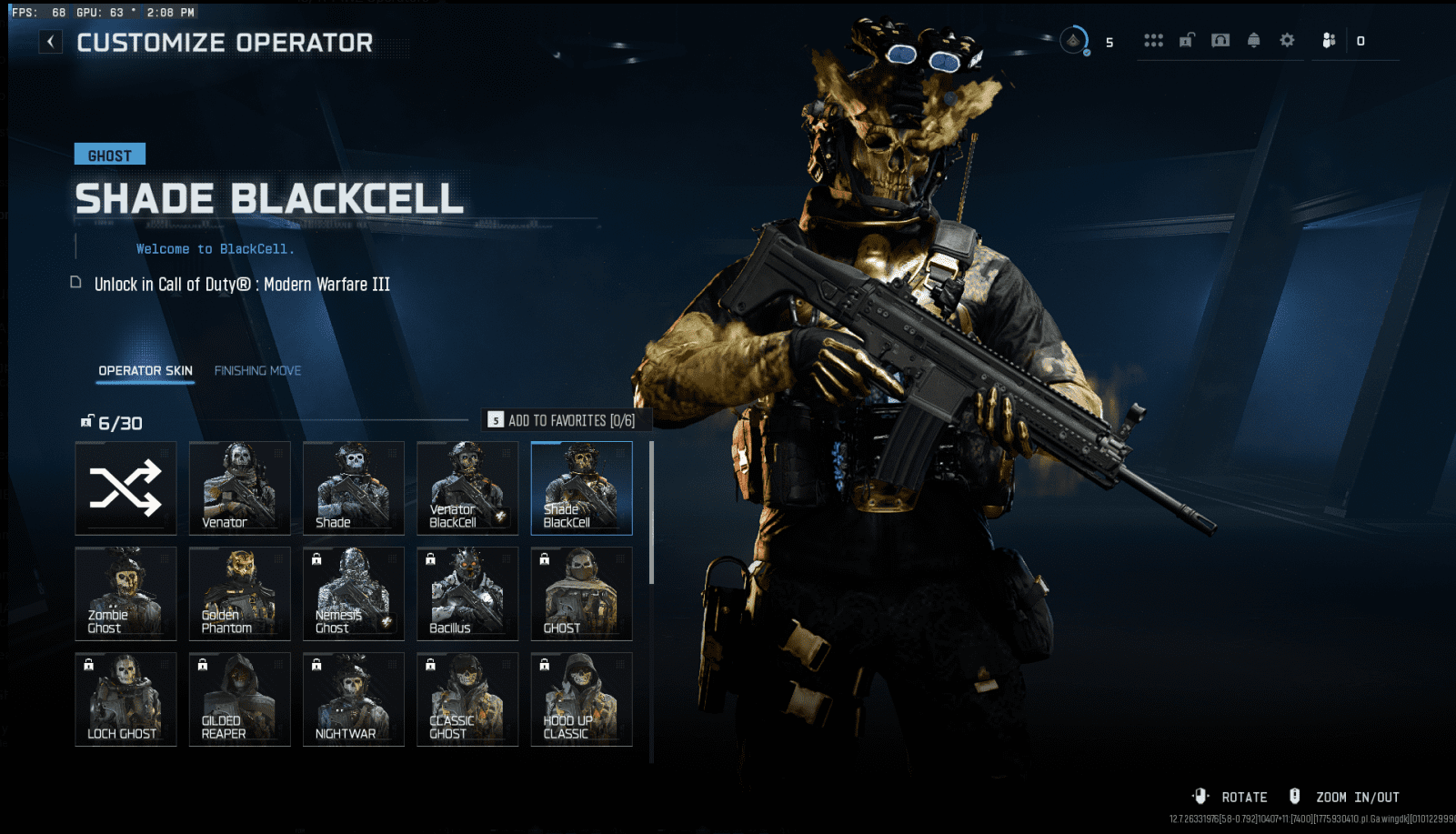Select the Operator Skin tab

click(146, 371)
